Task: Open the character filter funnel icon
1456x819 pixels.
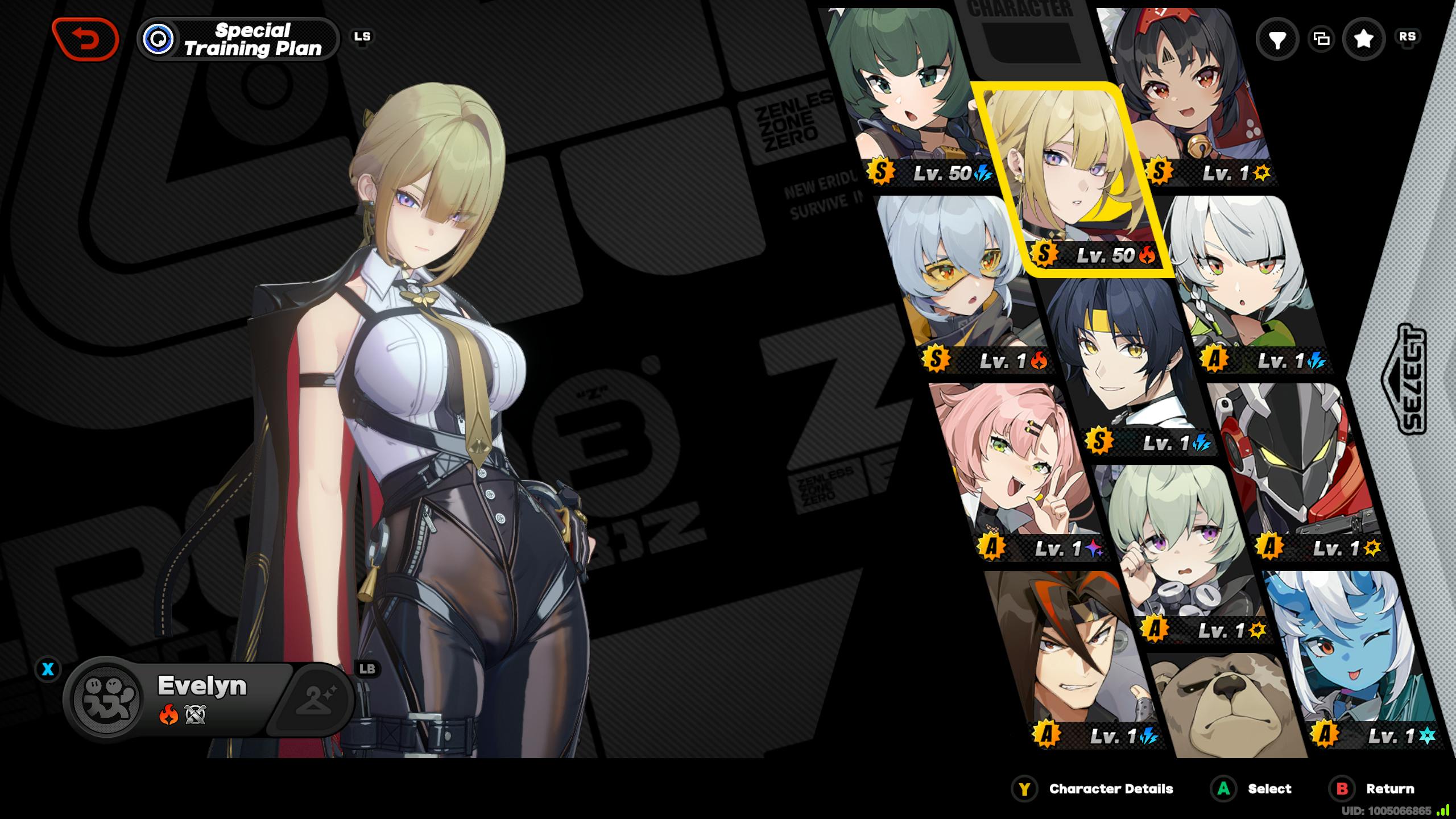Action: click(x=1277, y=39)
